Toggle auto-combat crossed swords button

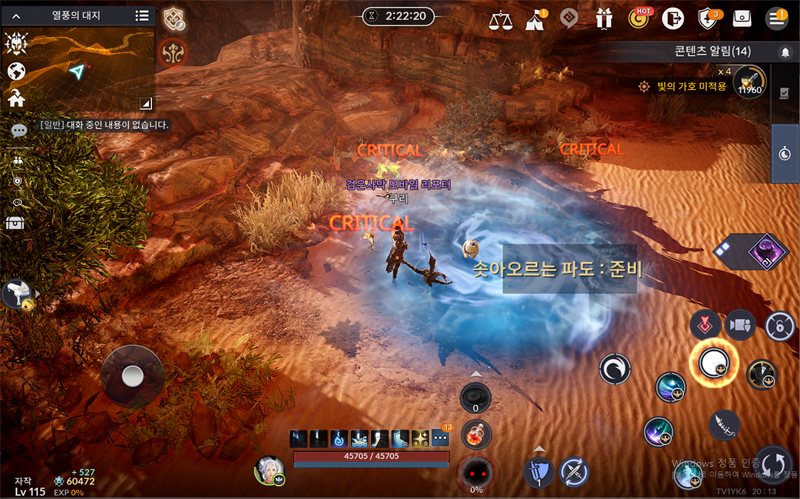pos(574,471)
